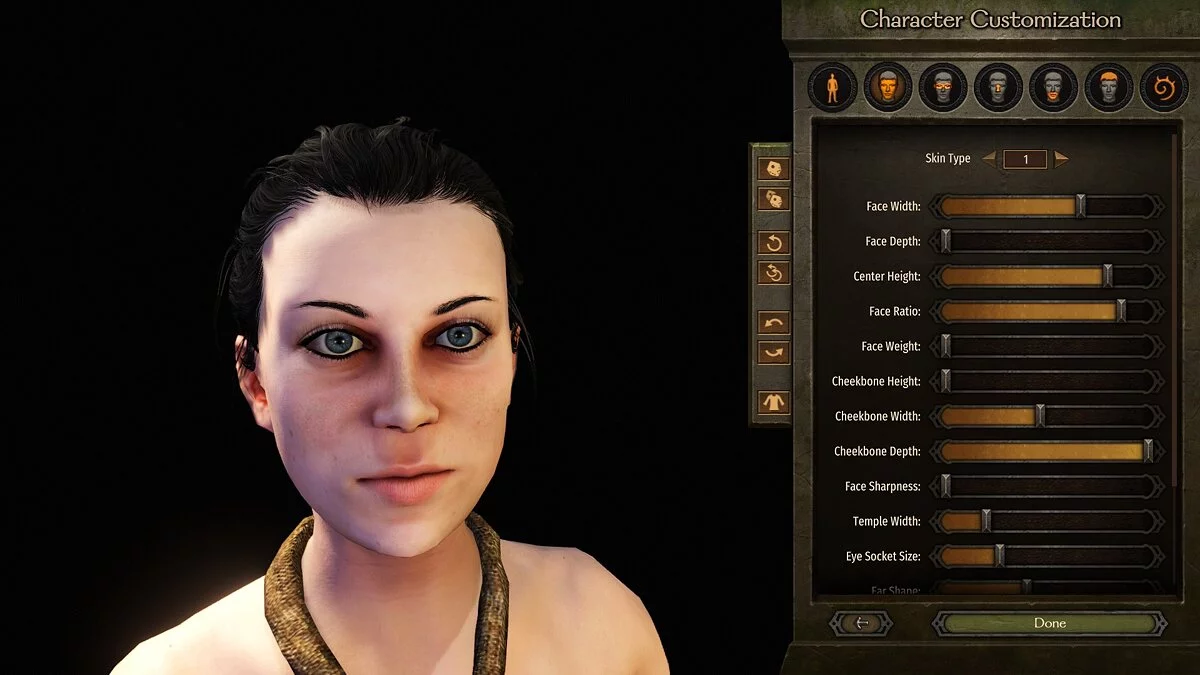Set the Face Width slider
This screenshot has height=675, width=1200.
(1080, 207)
